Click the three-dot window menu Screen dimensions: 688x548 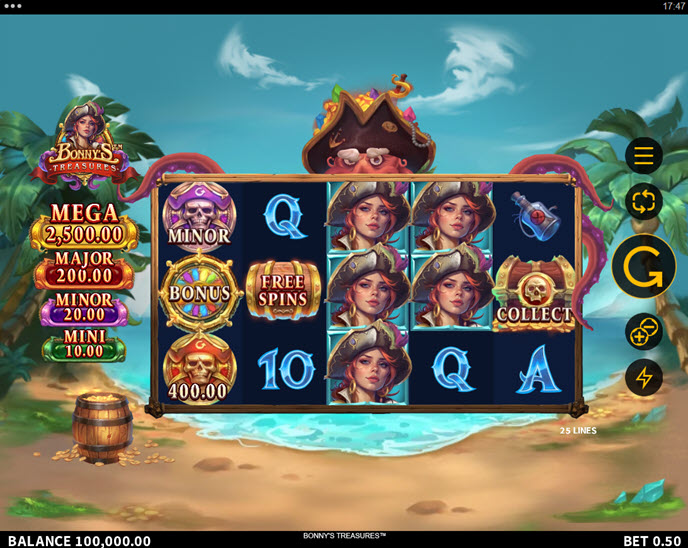point(13,6)
